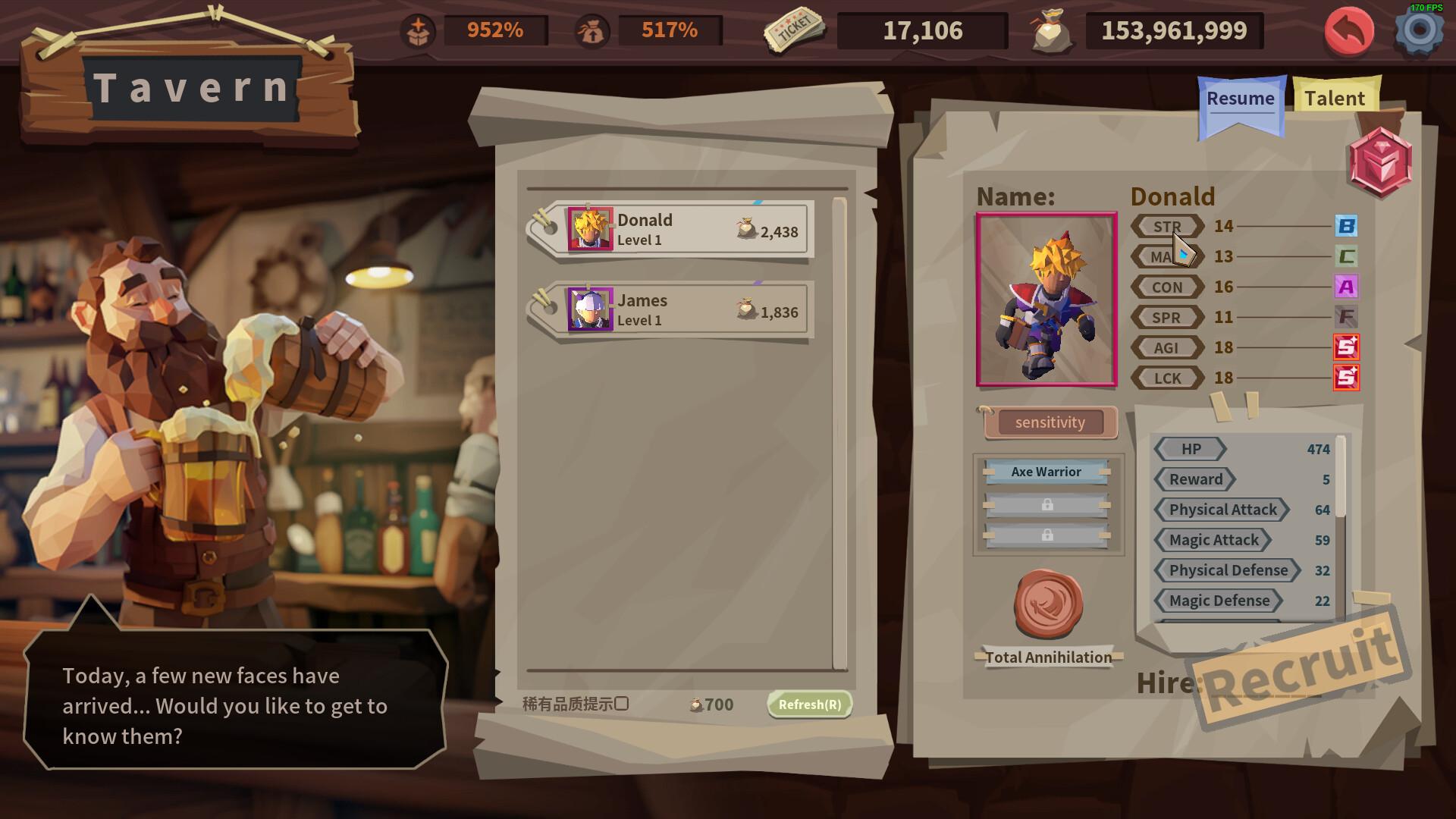Click the recruit list scrollbar
This screenshot has height=819, width=1456.
tap(840, 432)
